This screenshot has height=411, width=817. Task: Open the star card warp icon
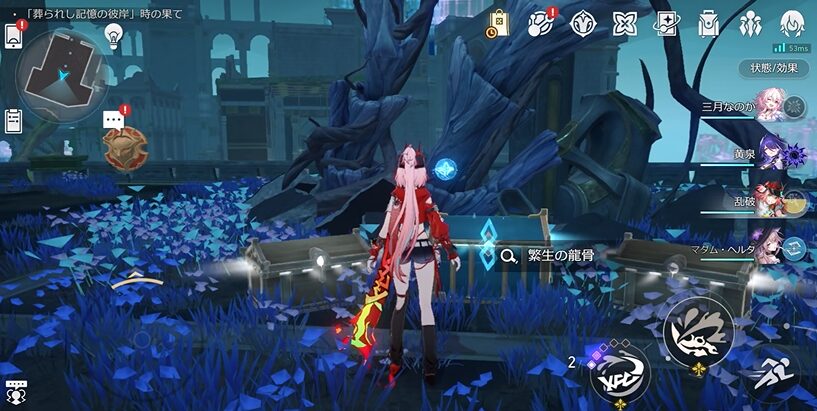pos(666,23)
